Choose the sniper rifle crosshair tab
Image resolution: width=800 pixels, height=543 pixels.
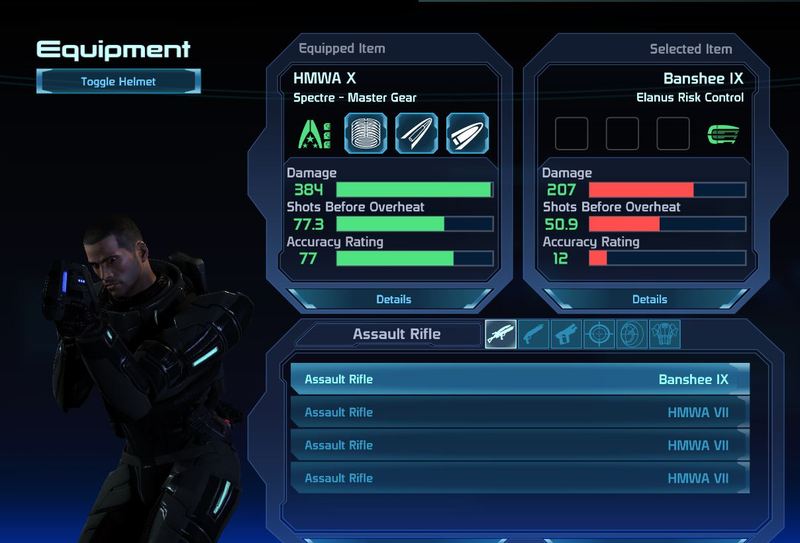tap(599, 334)
